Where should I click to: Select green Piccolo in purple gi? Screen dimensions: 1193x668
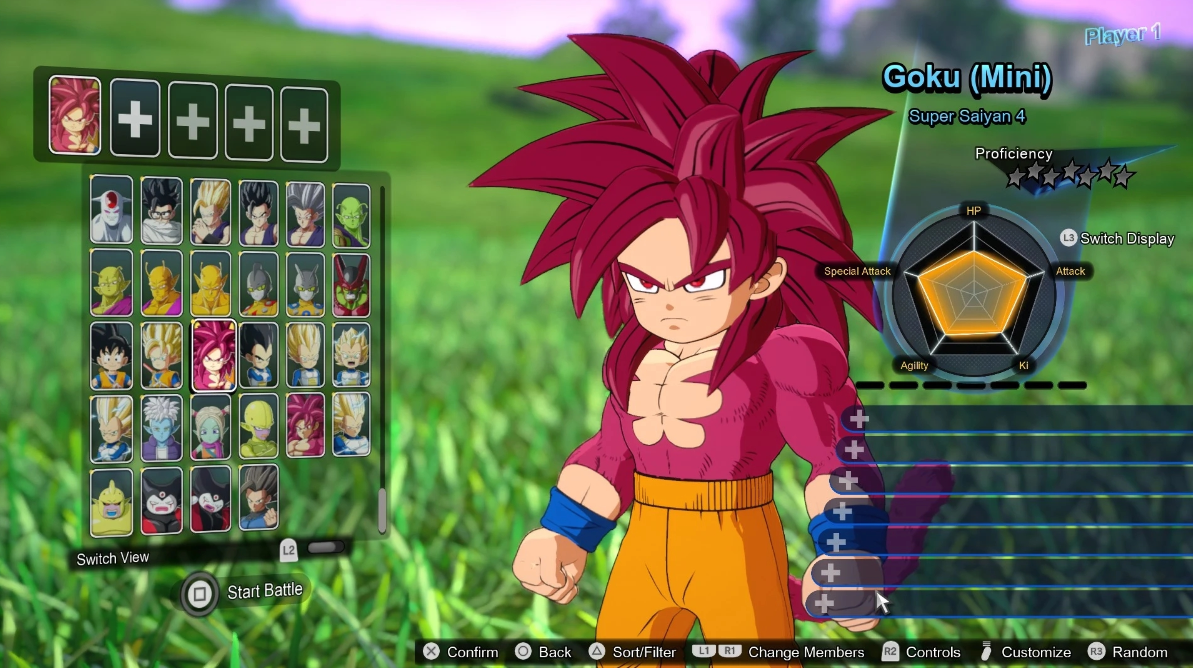(x=351, y=213)
